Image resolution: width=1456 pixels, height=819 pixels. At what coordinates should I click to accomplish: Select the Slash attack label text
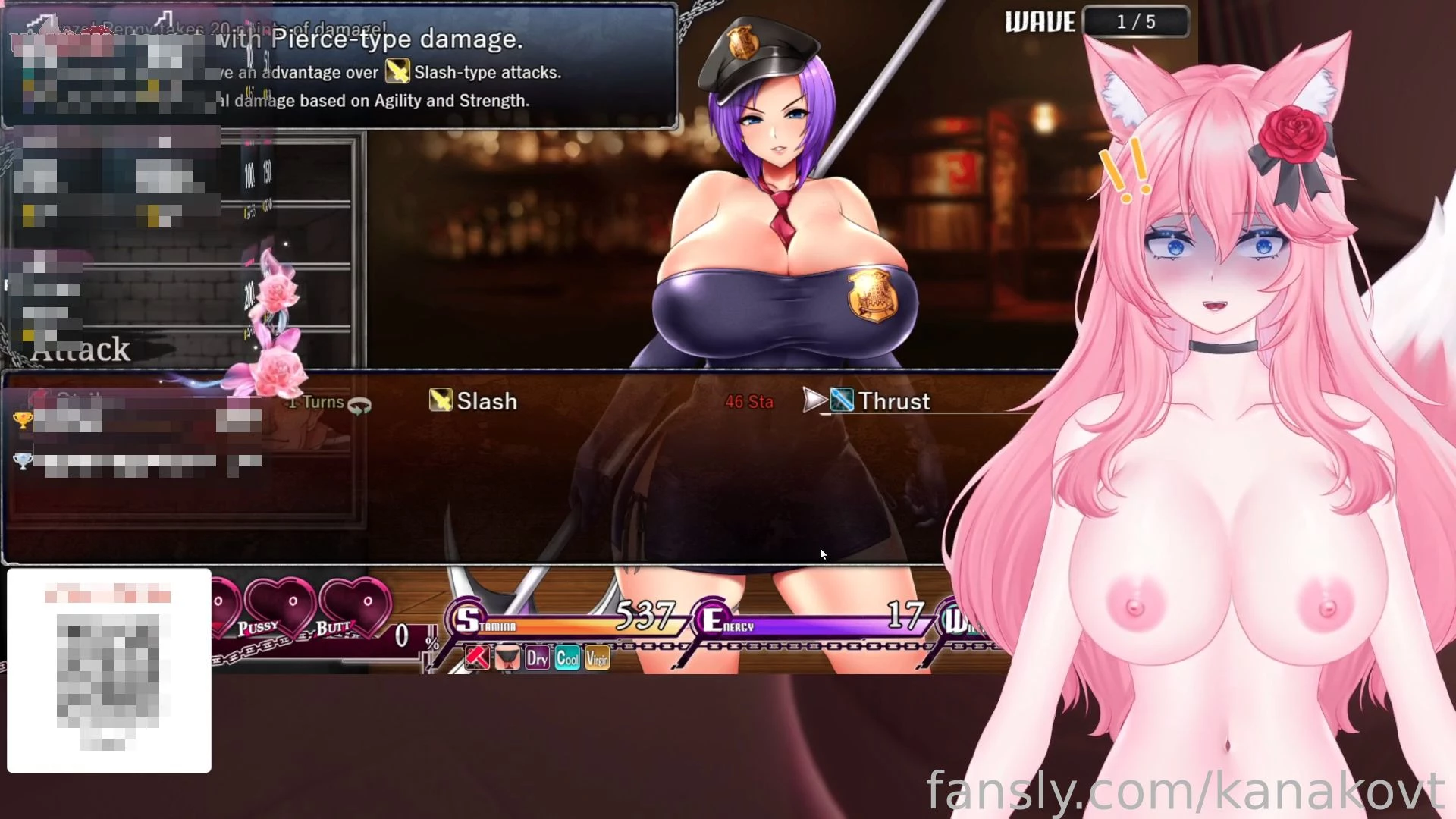pyautogui.click(x=485, y=401)
